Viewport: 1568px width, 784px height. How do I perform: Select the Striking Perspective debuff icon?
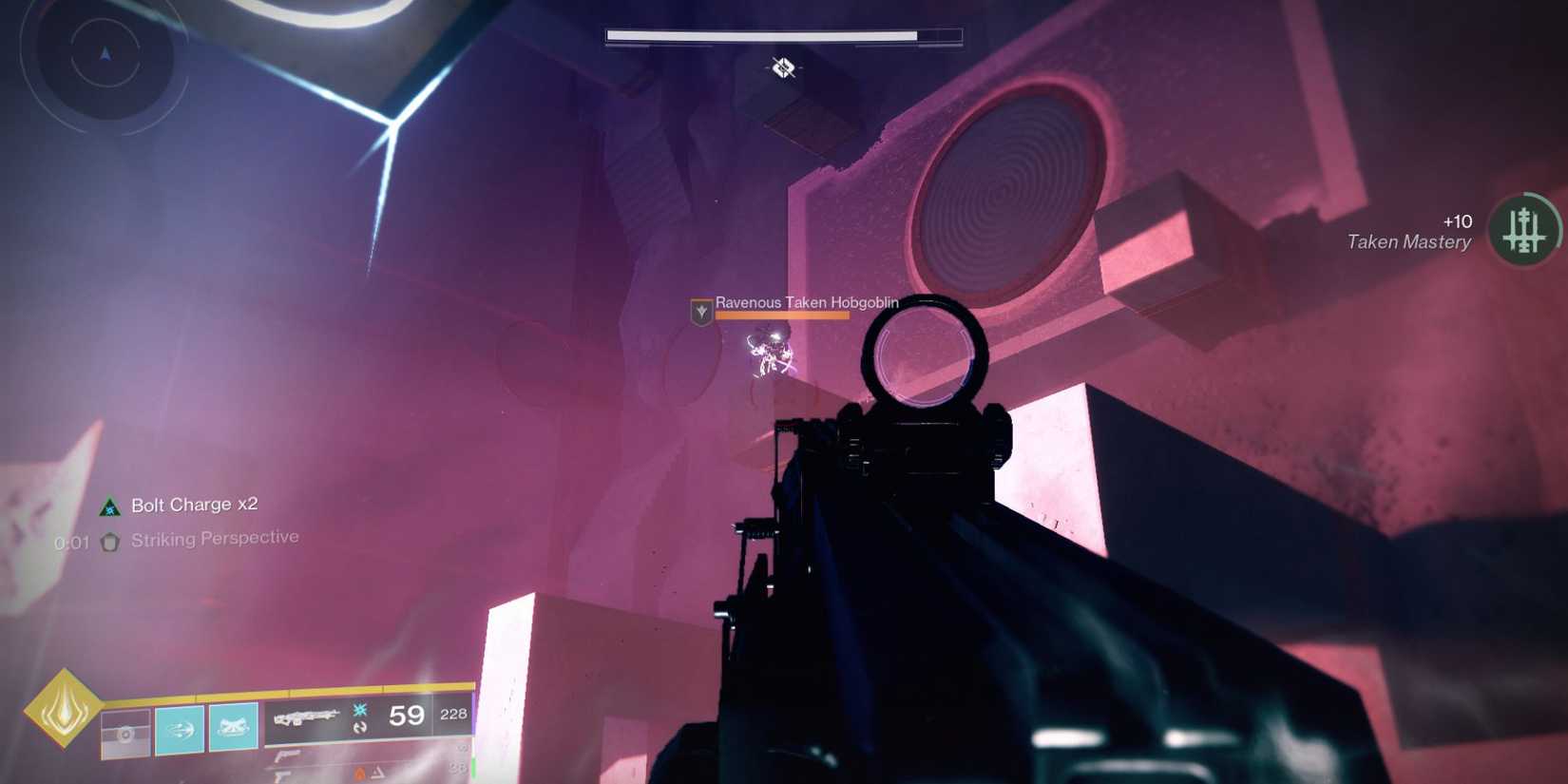tap(109, 540)
